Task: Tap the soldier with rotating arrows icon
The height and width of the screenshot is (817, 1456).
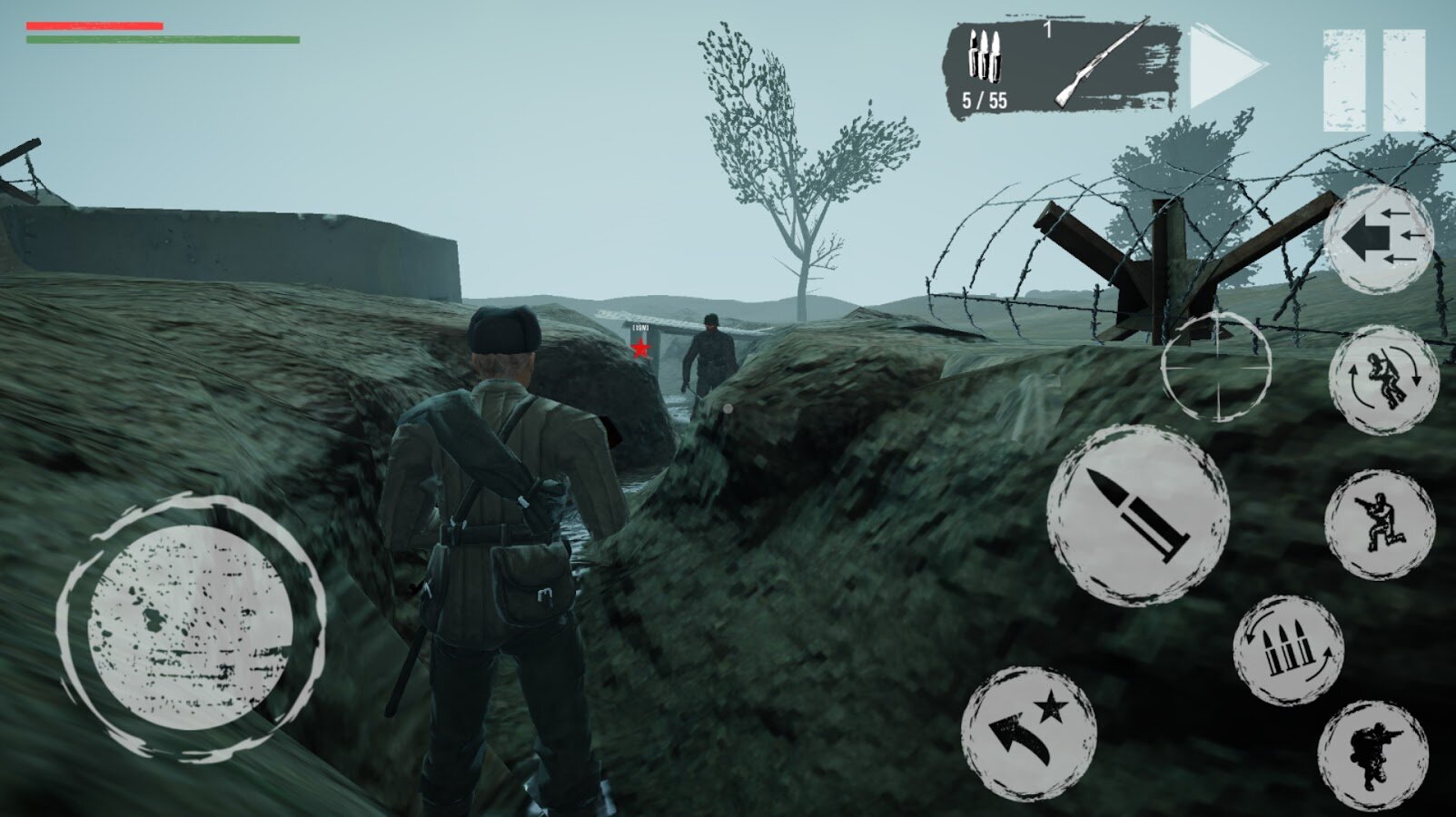Action: (1383, 380)
